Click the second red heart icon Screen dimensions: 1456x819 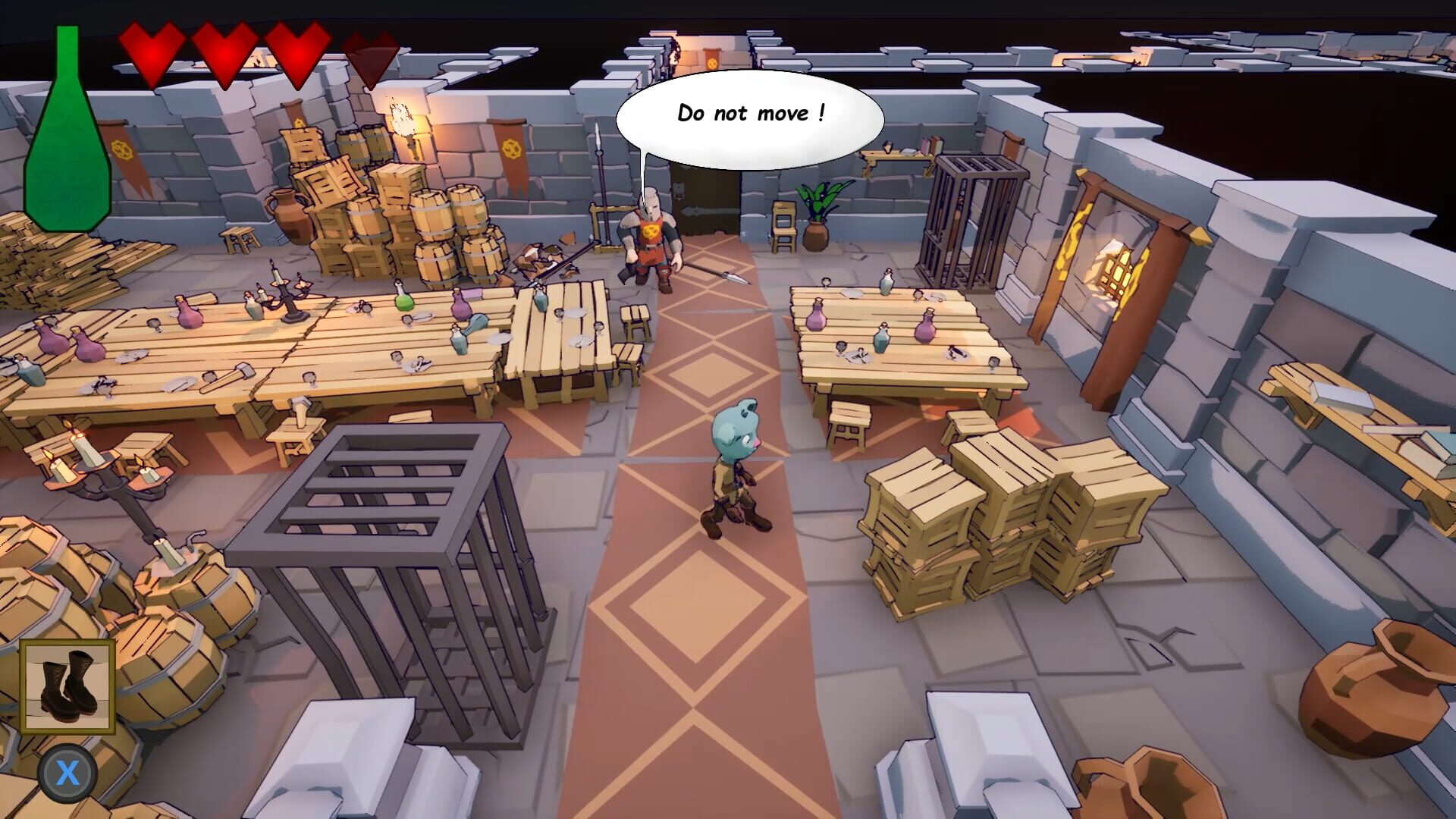coord(227,49)
